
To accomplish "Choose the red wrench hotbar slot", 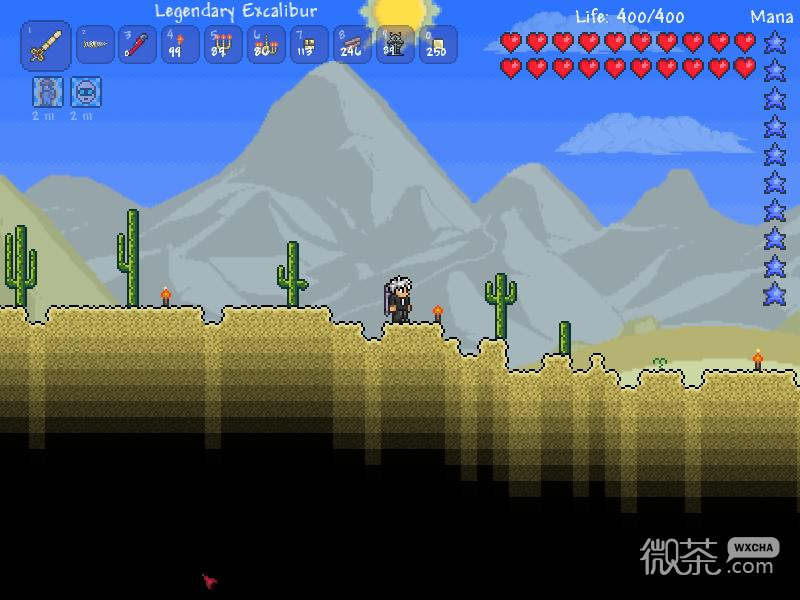I will pyautogui.click(x=138, y=45).
